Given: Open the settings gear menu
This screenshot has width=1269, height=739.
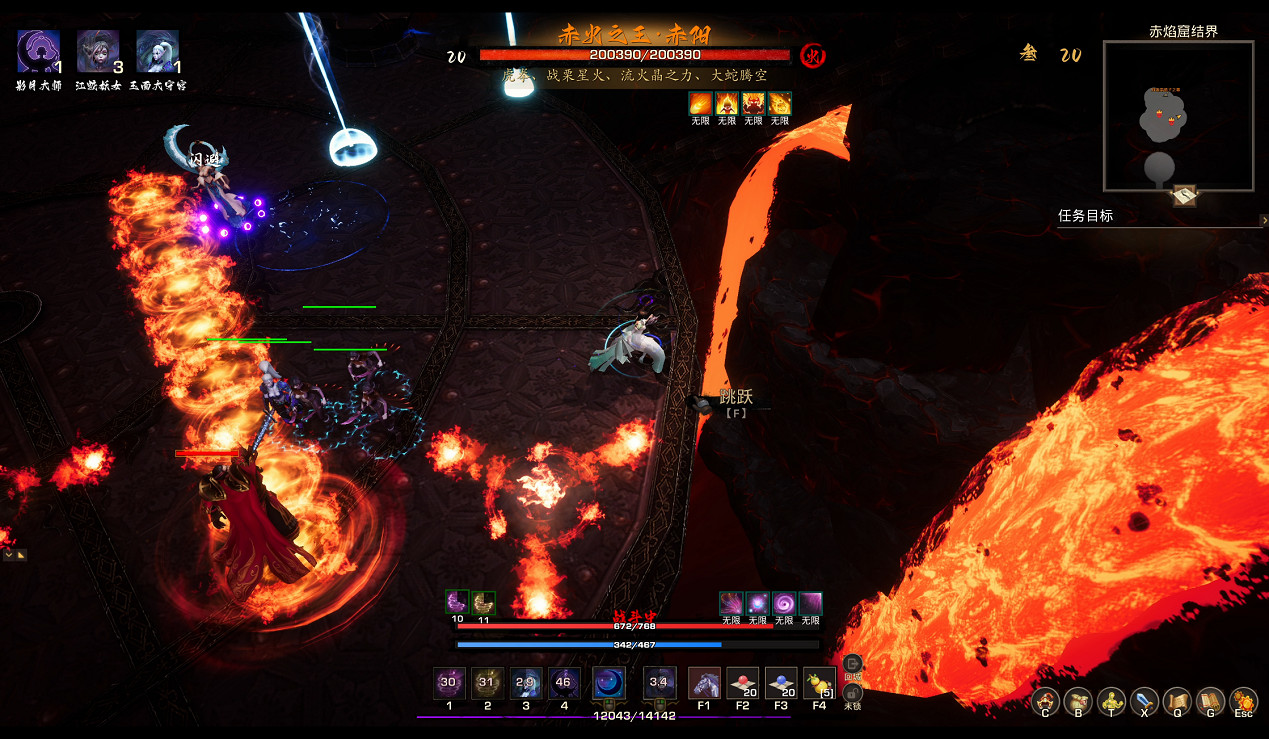Looking at the screenshot, I should (x=1243, y=701).
